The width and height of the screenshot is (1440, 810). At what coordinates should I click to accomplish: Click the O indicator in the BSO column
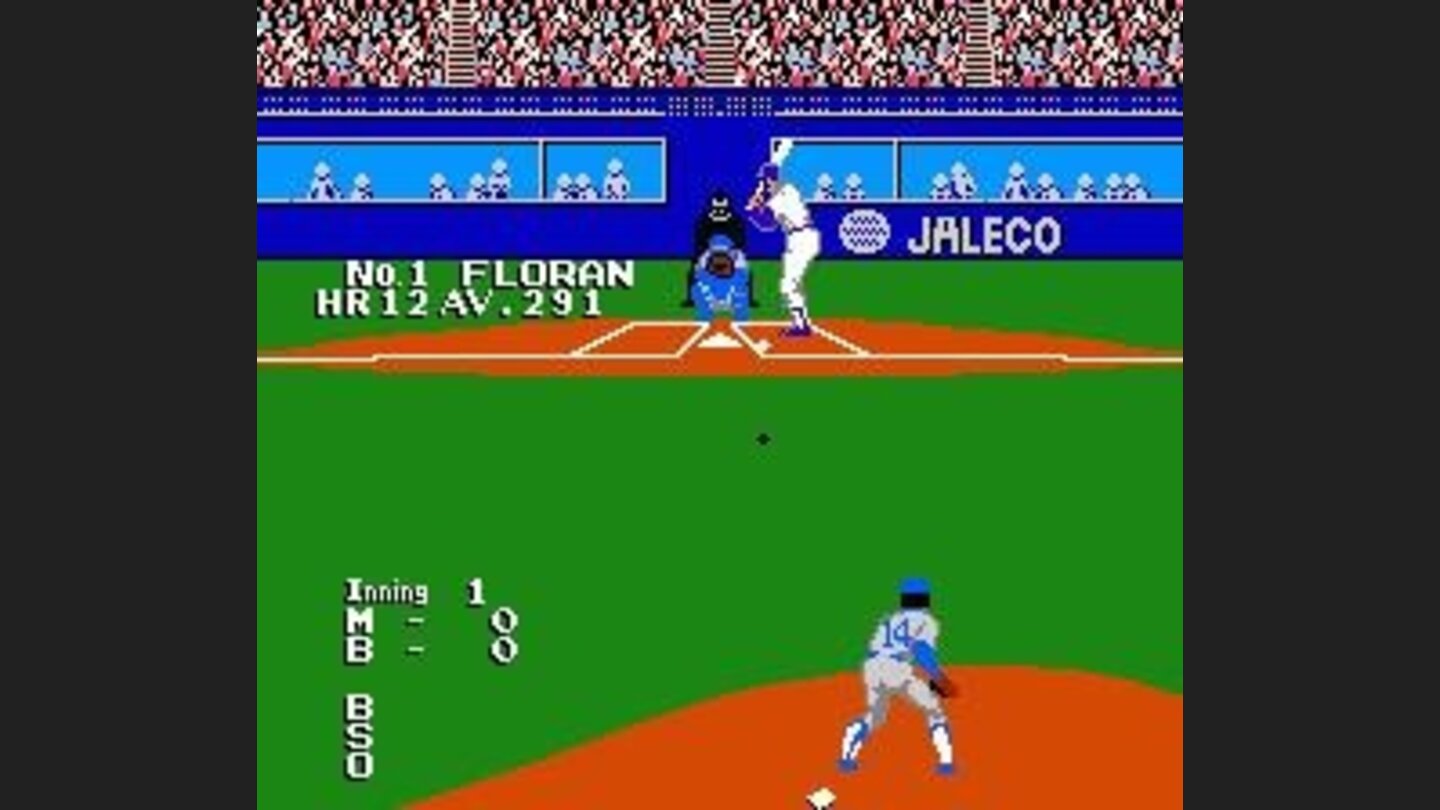(x=360, y=768)
